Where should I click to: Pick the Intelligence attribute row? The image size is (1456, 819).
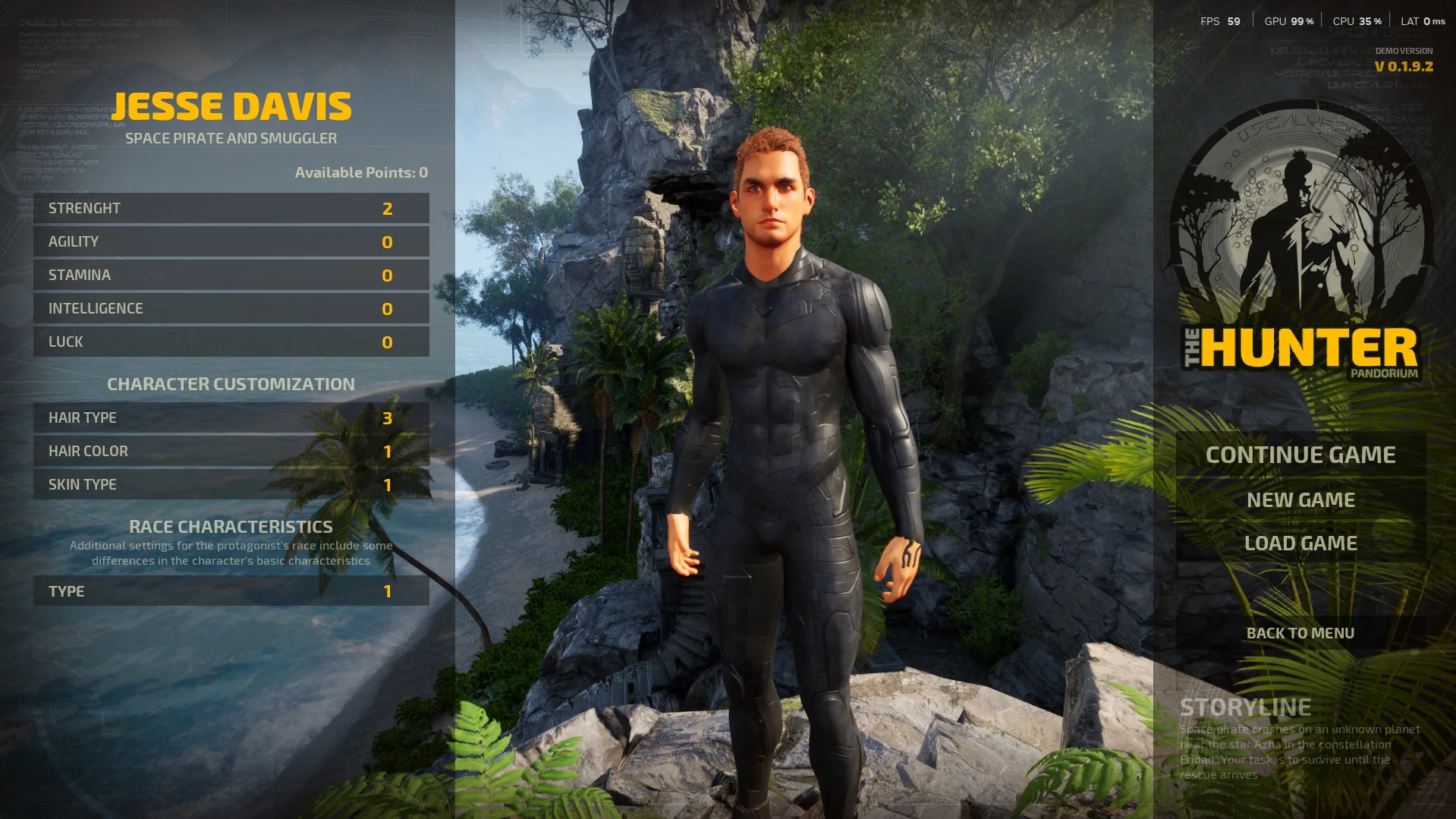pyautogui.click(x=231, y=308)
